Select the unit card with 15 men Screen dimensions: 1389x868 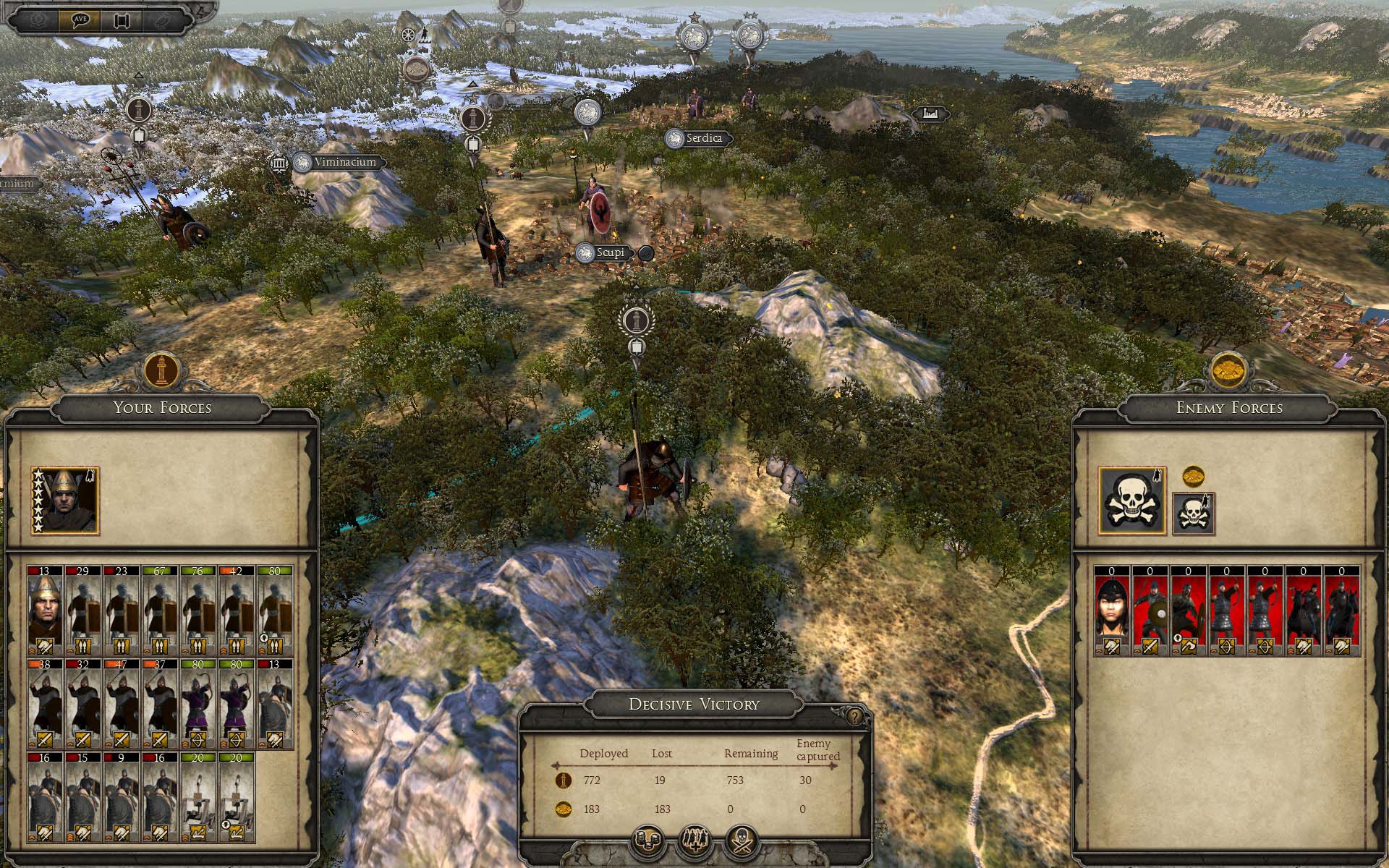click(83, 797)
